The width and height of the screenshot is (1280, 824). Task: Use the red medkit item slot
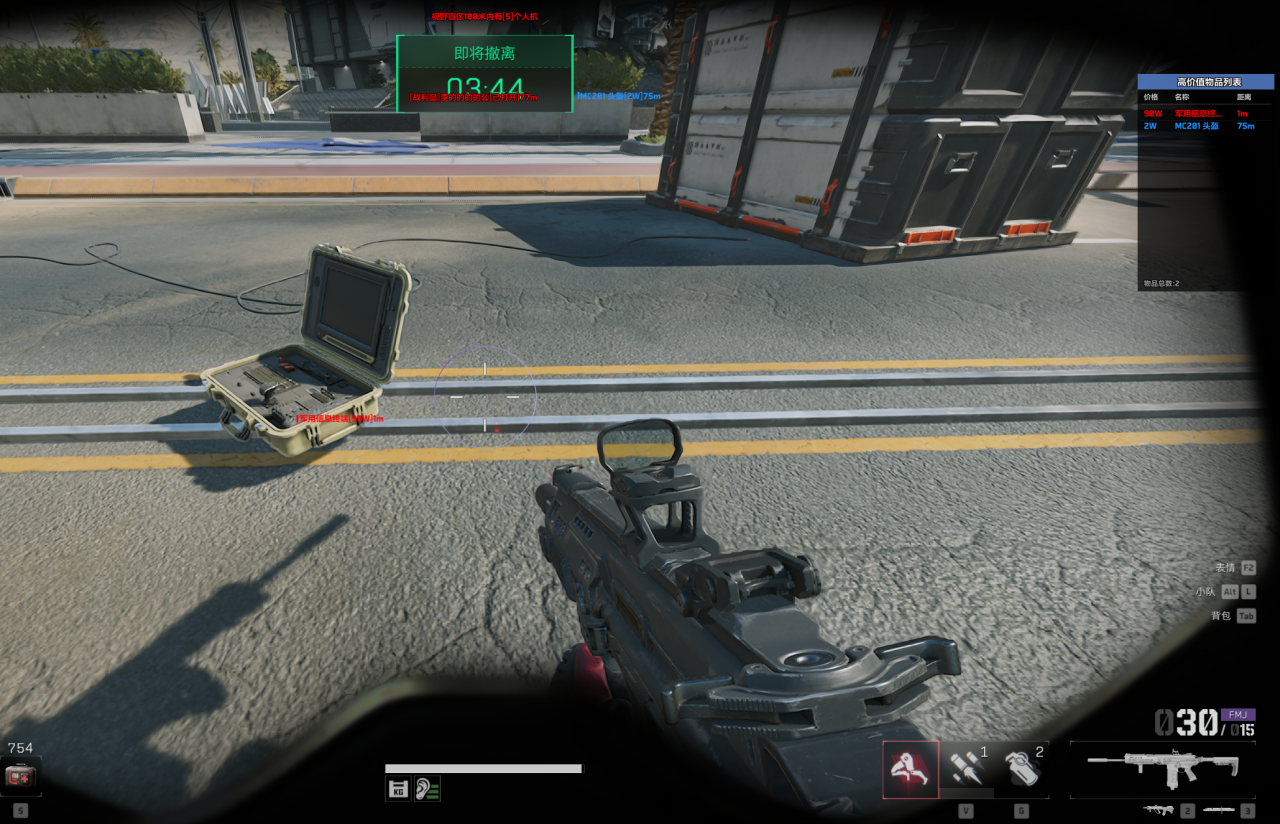click(20, 775)
